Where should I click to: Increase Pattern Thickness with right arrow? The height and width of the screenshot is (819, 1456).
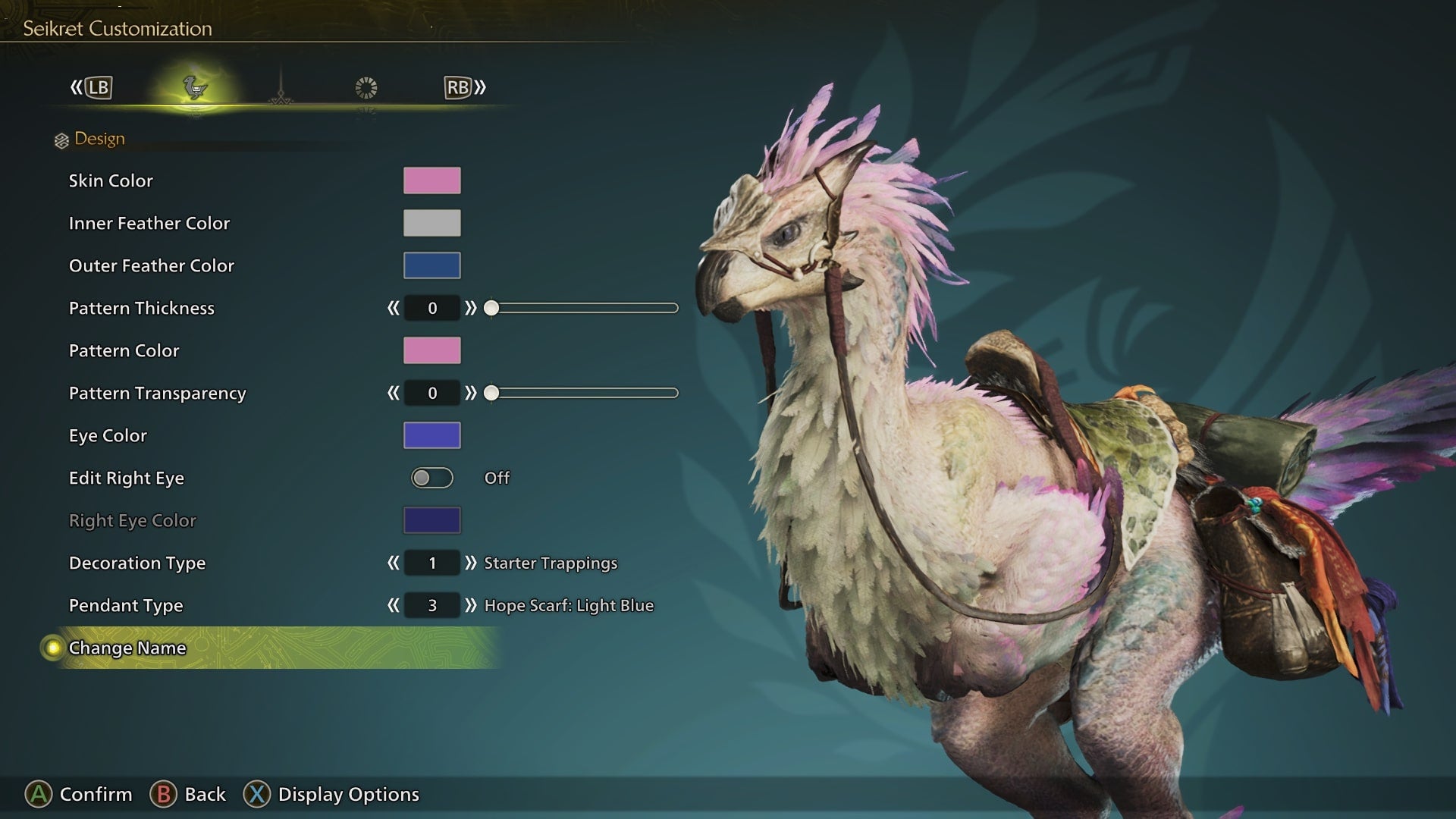tap(471, 308)
